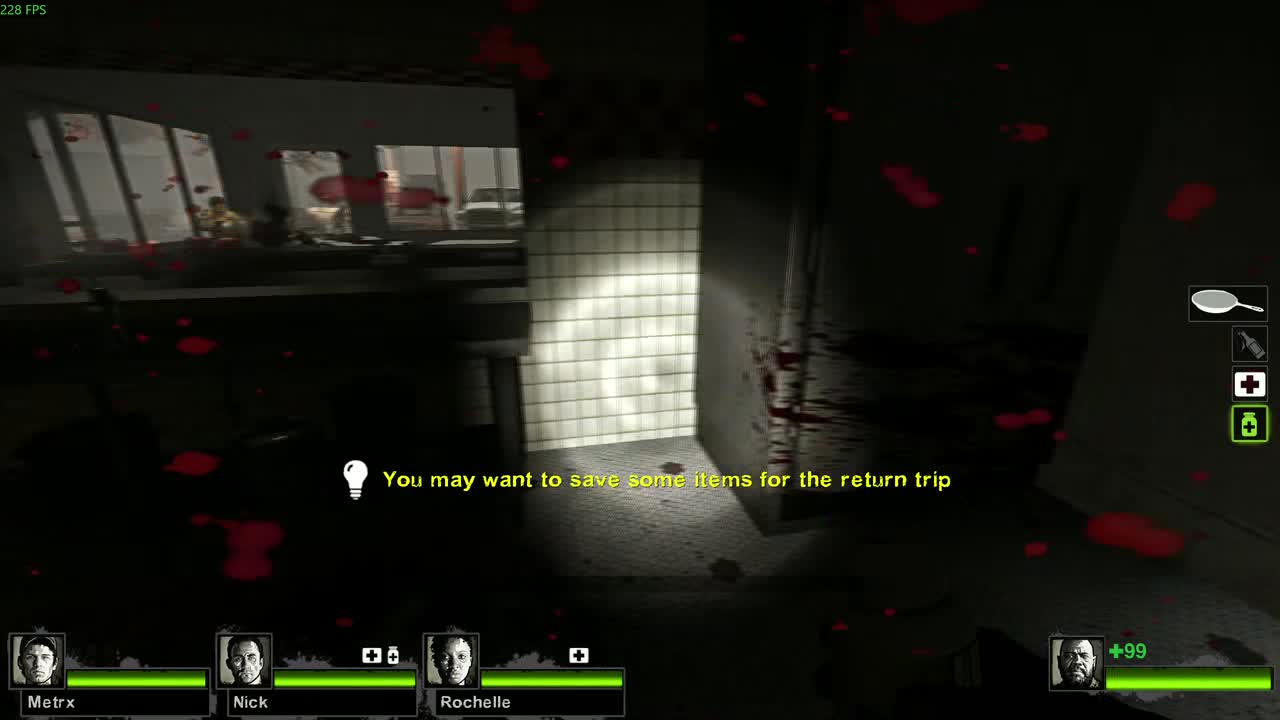
Task: Click Rochelle's name label
Action: [x=475, y=702]
